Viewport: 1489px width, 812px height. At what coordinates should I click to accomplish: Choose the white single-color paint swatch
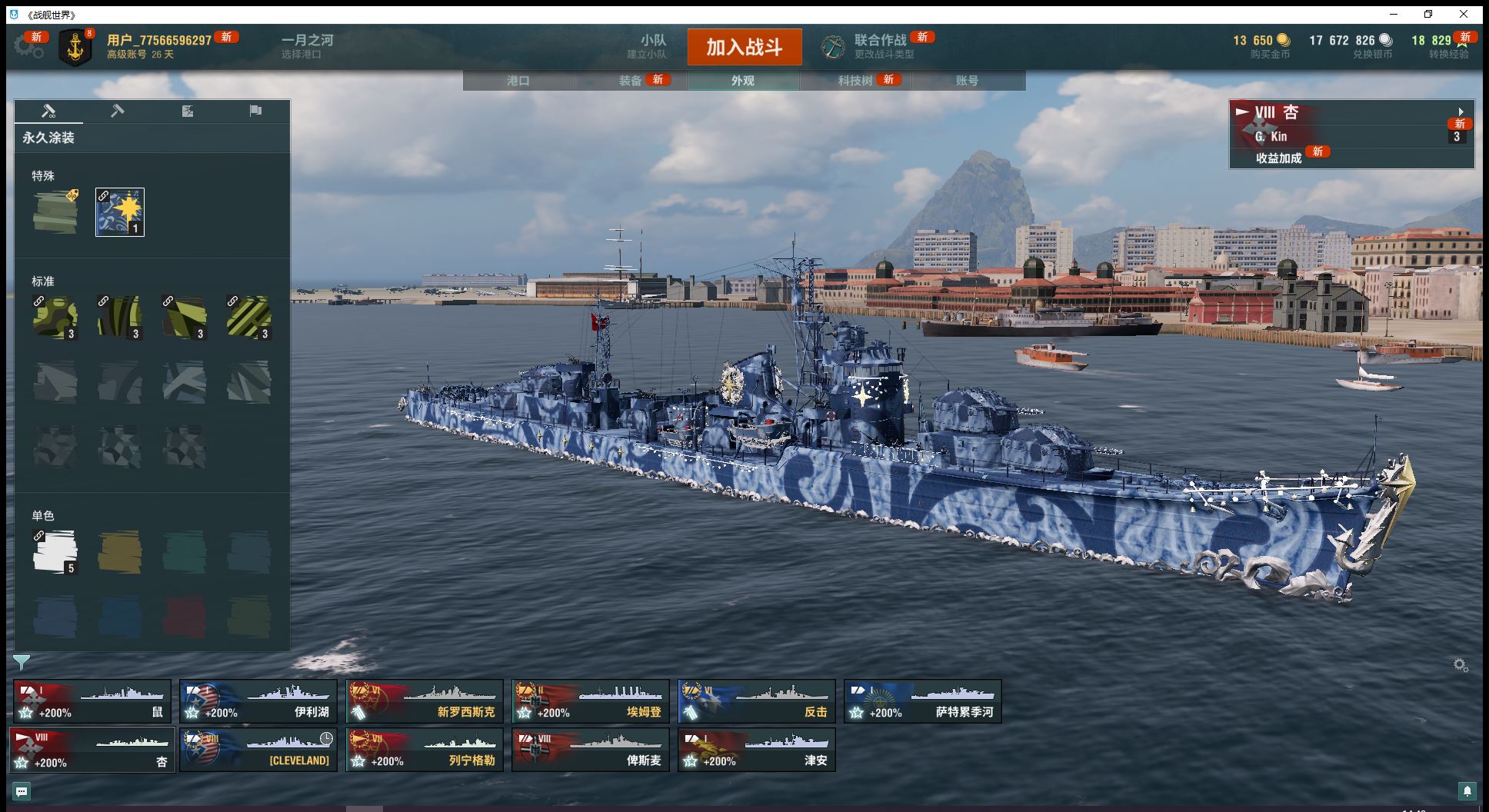(x=55, y=551)
